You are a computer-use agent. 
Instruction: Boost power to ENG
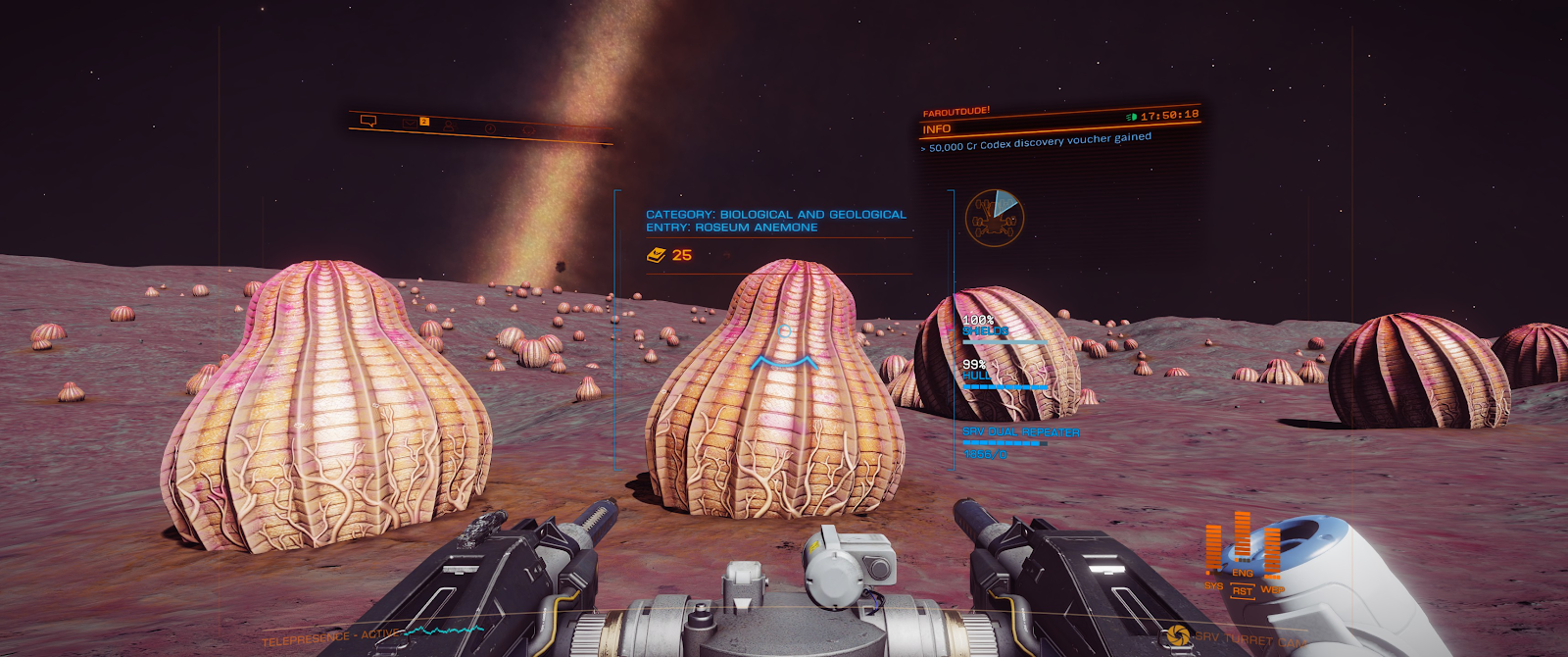pyautogui.click(x=1242, y=573)
